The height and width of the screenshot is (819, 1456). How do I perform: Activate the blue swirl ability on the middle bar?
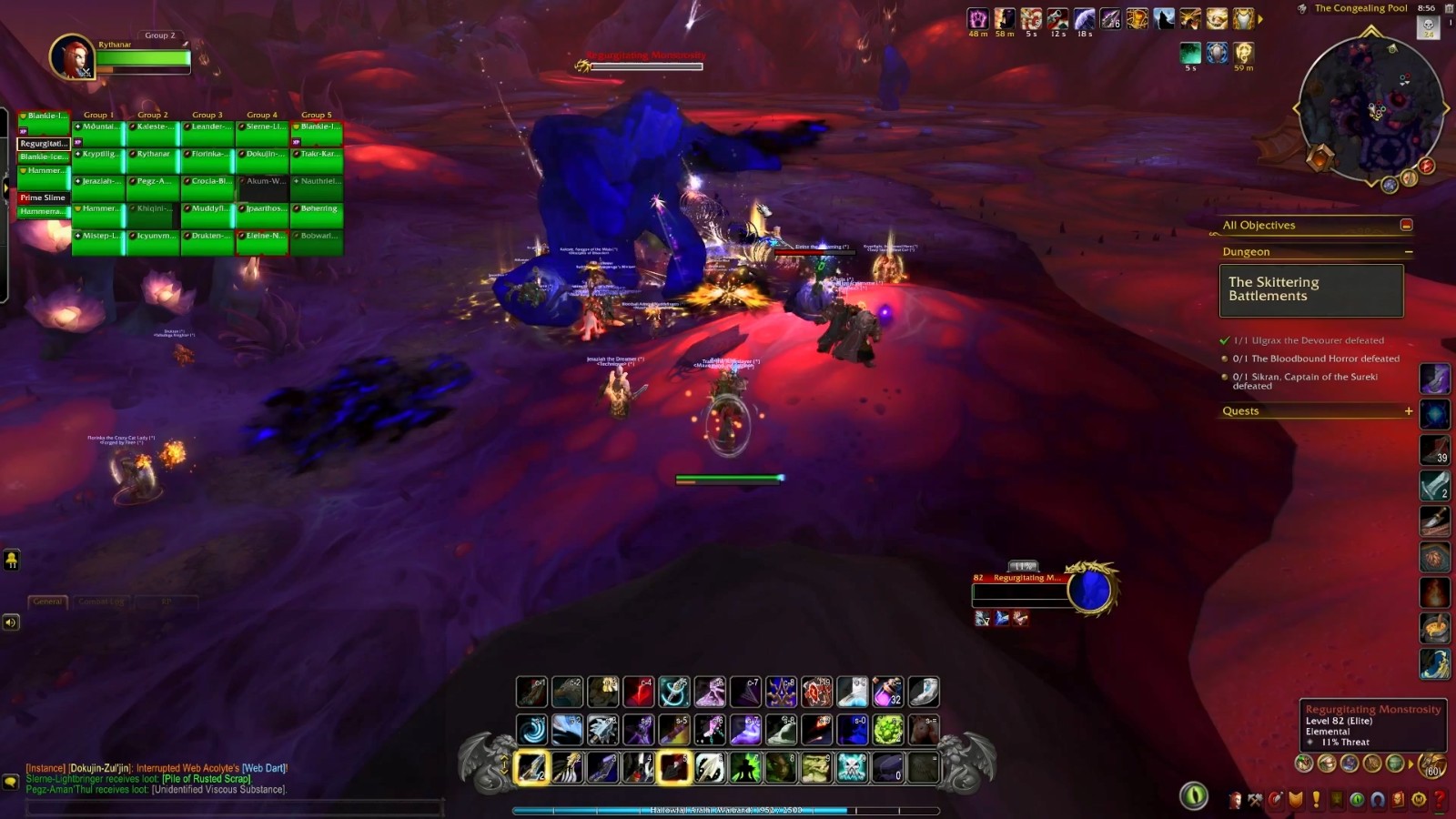(x=532, y=730)
